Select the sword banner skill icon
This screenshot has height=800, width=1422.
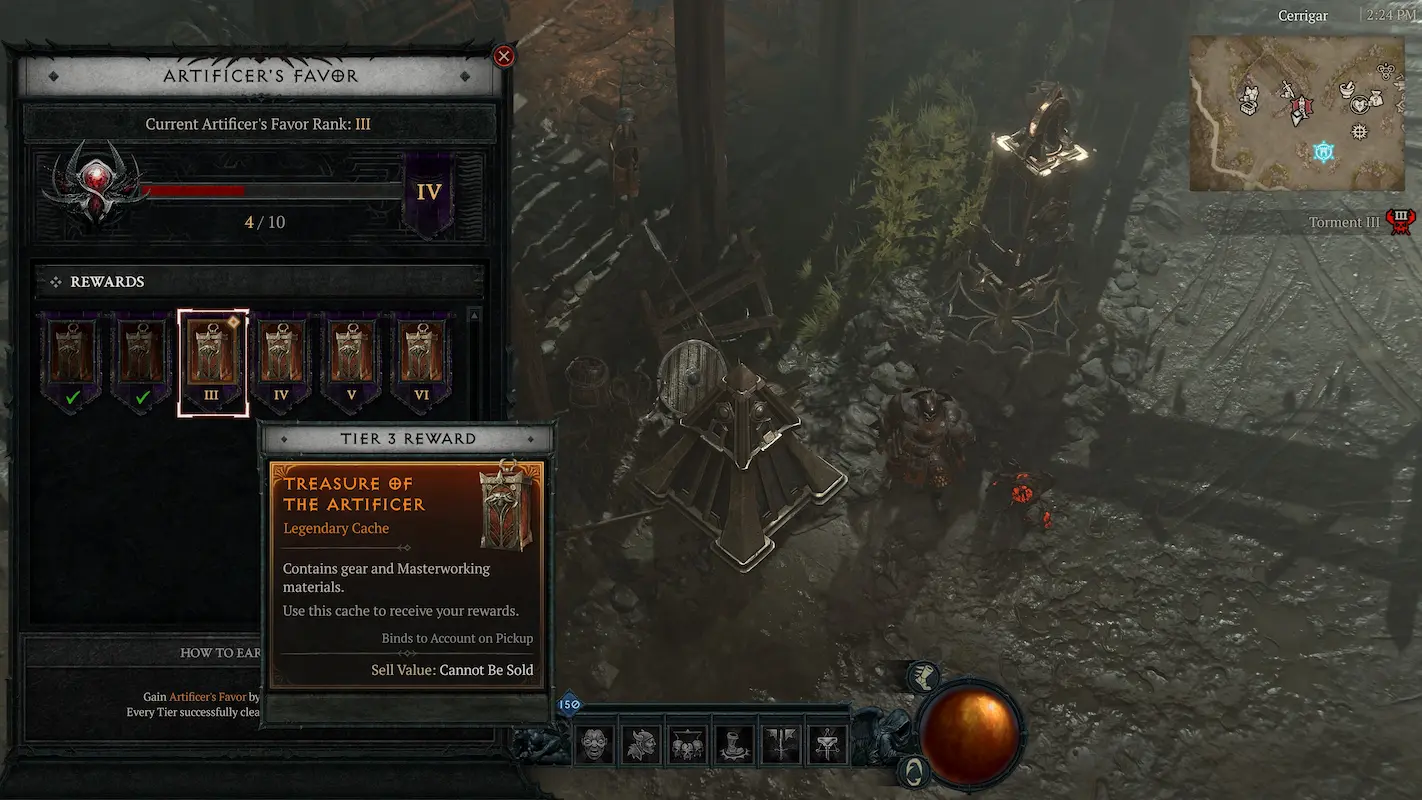point(780,745)
